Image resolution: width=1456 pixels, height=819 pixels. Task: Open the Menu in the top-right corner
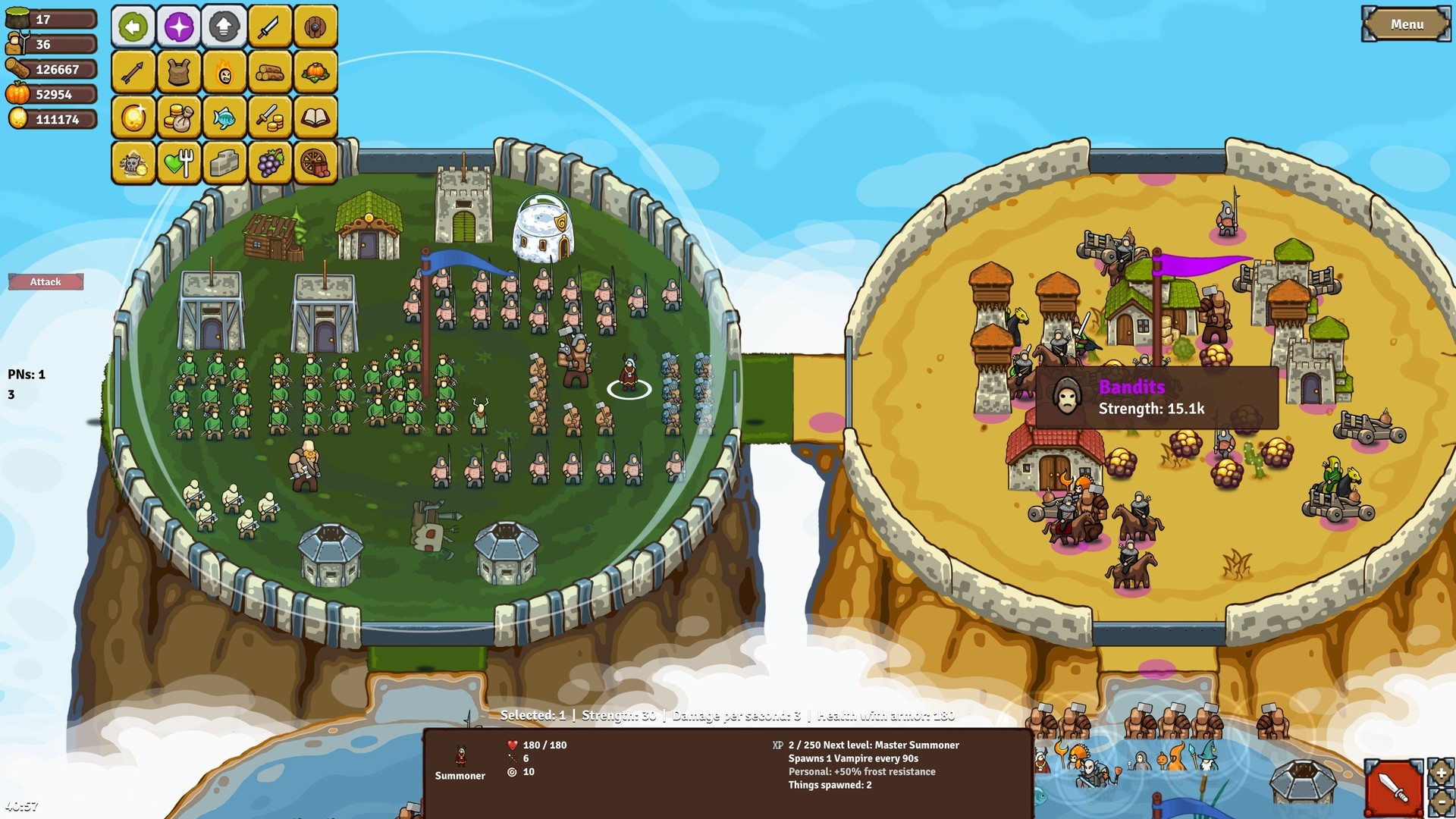(x=1407, y=24)
